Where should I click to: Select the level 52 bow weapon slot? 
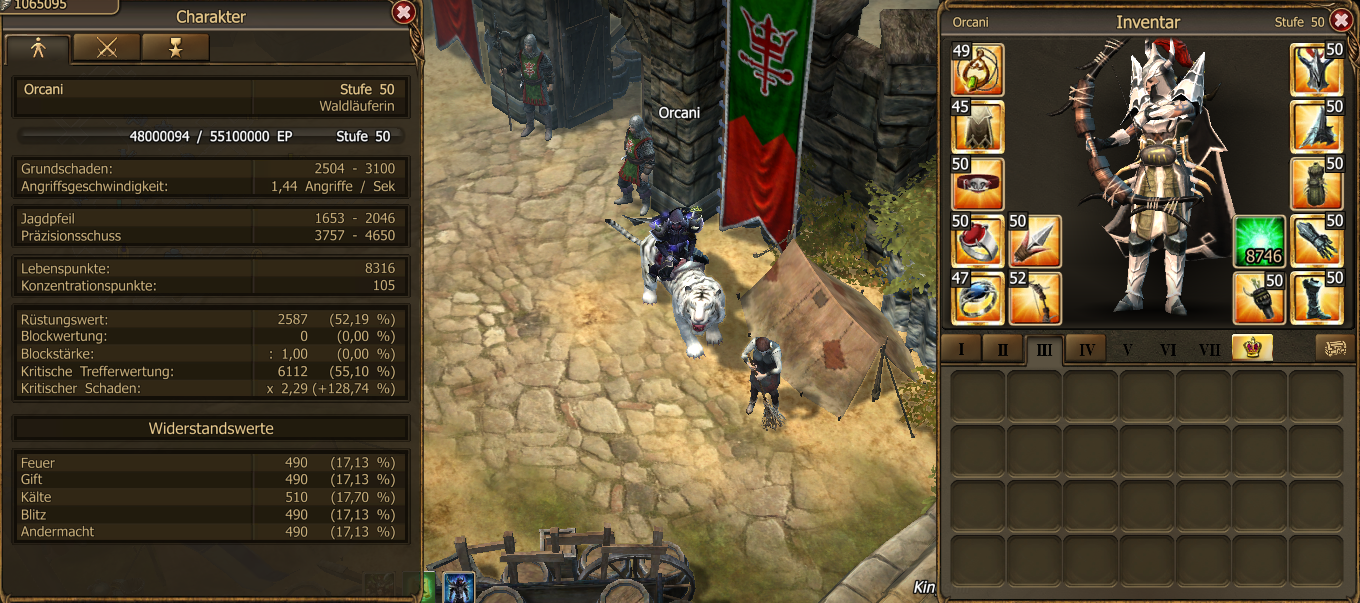point(1035,298)
